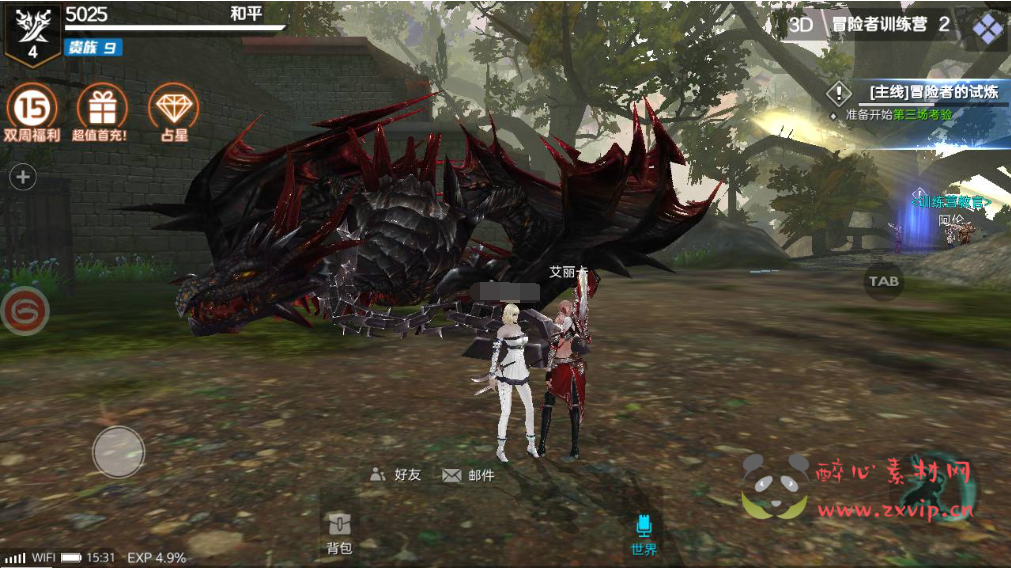1011x568 pixels.
Task: Click the virtual joystick pad
Action: tap(119, 451)
